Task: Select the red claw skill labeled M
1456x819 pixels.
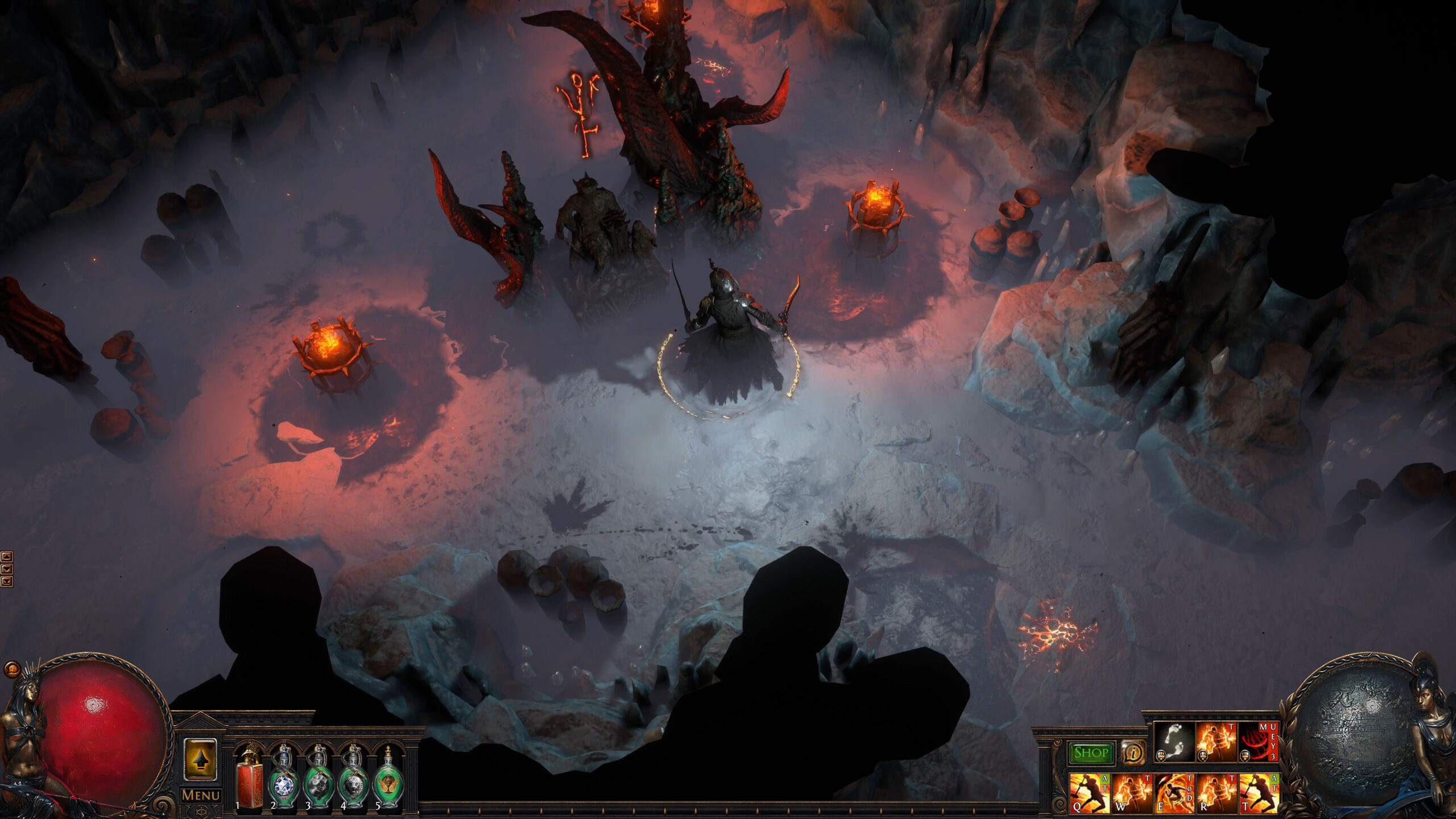Action: [x=1259, y=742]
